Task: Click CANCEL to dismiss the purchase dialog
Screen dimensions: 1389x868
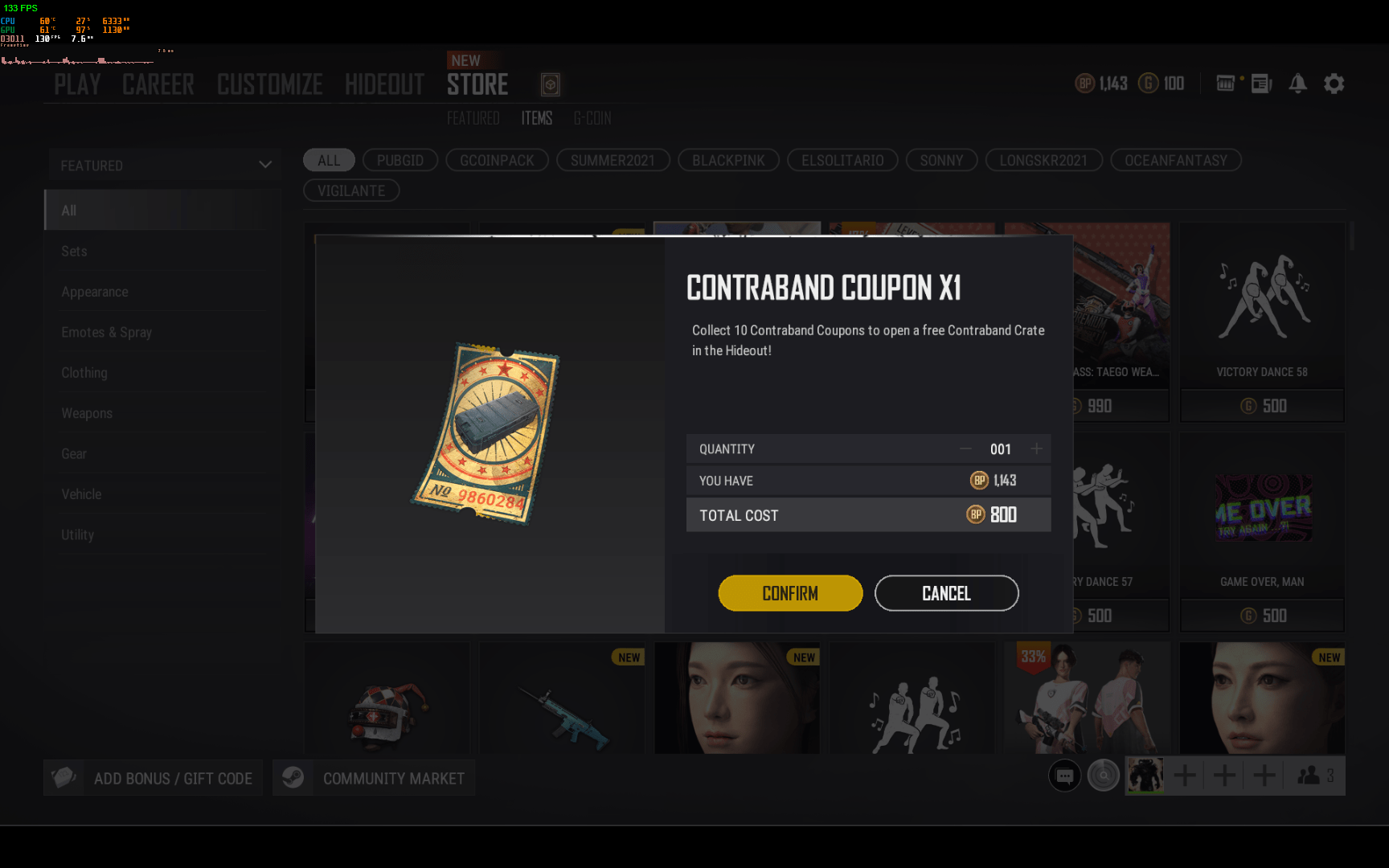Action: coord(946,593)
